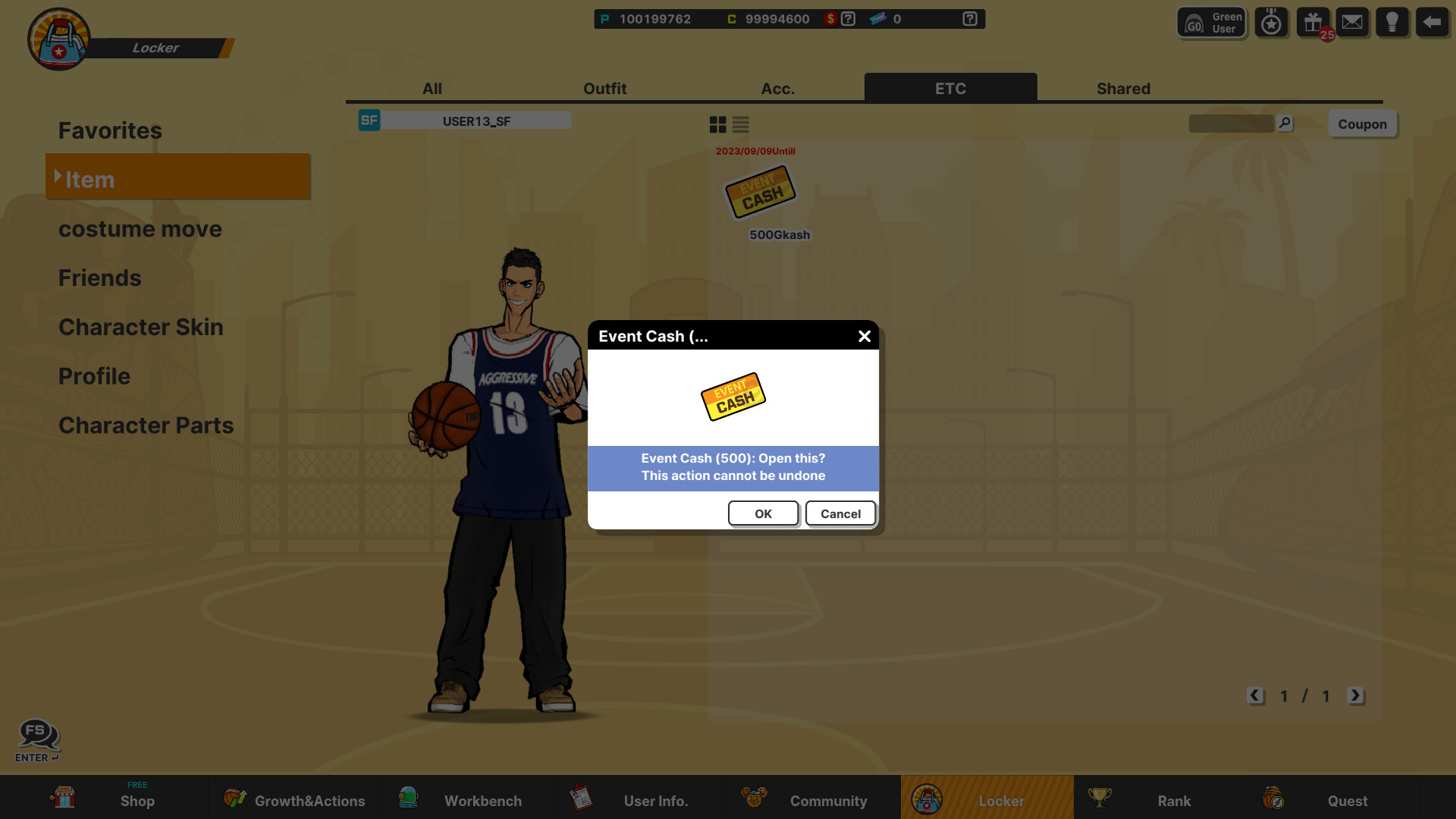Switch item display to grid view

pyautogui.click(x=717, y=124)
